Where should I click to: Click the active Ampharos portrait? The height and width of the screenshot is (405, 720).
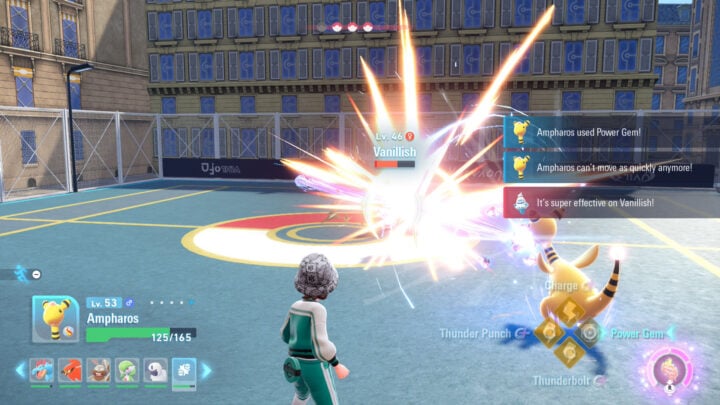[55, 319]
